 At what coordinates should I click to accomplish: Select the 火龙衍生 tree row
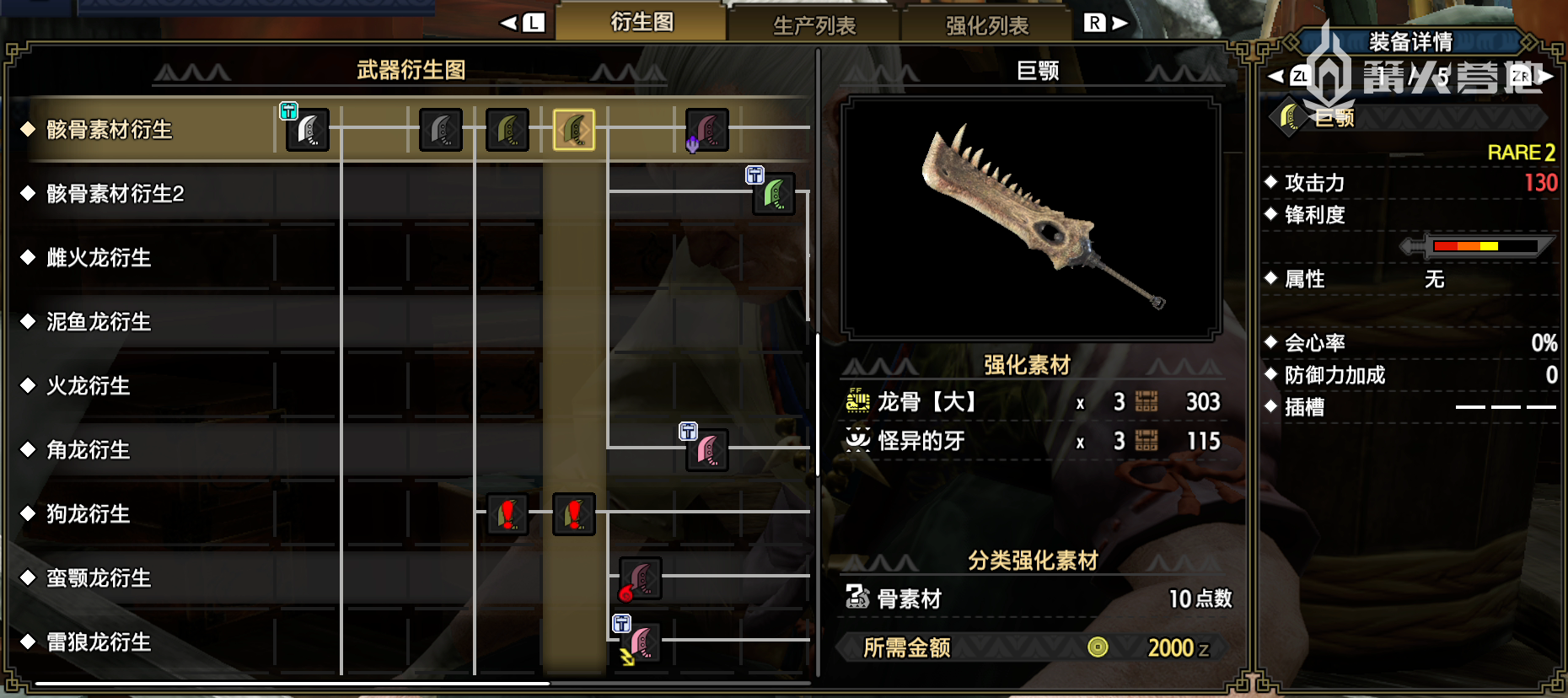pos(89,386)
